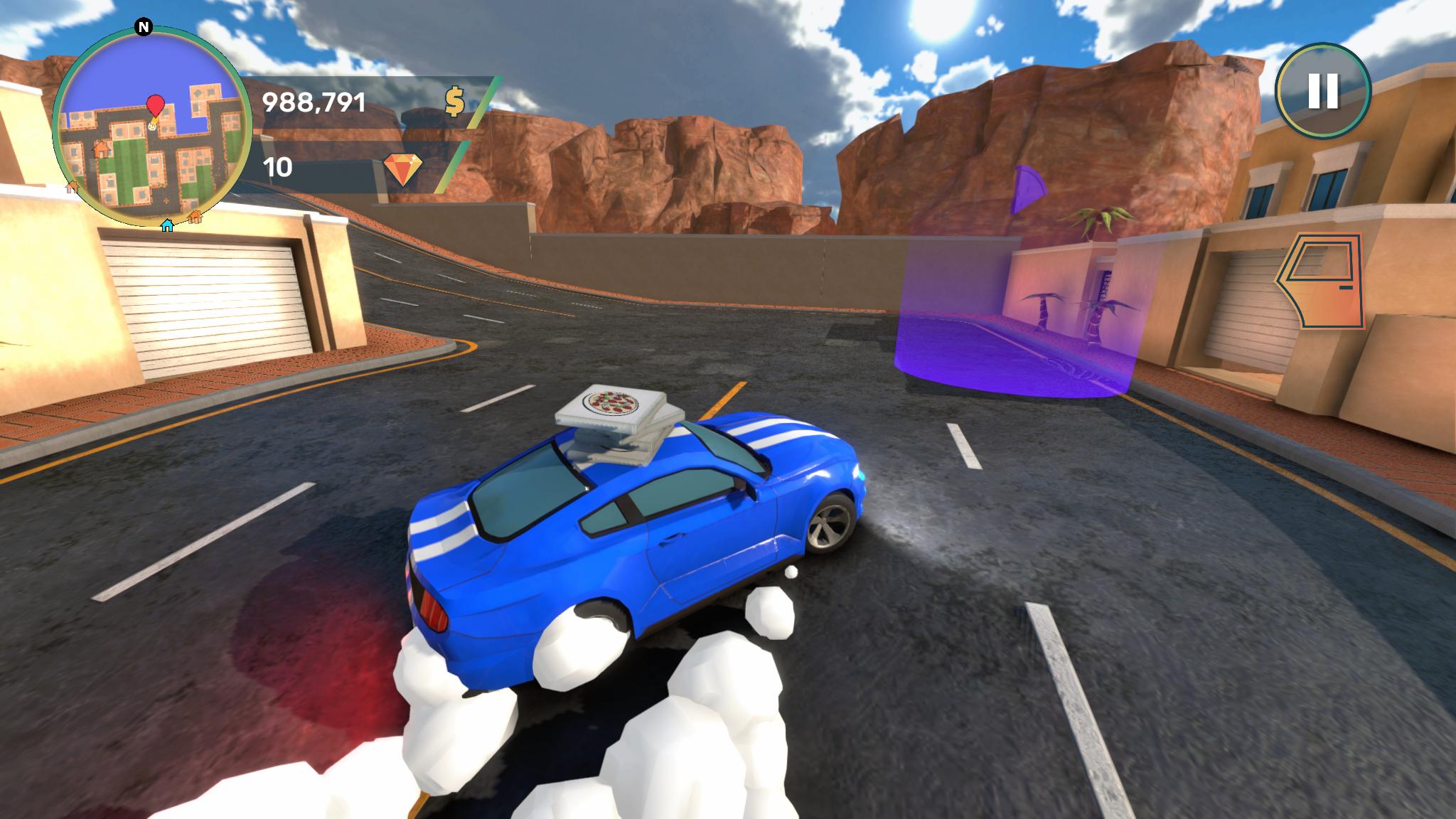Viewport: 1456px width, 819px height.
Task: Click the blue house marker on minimap
Action: [167, 225]
